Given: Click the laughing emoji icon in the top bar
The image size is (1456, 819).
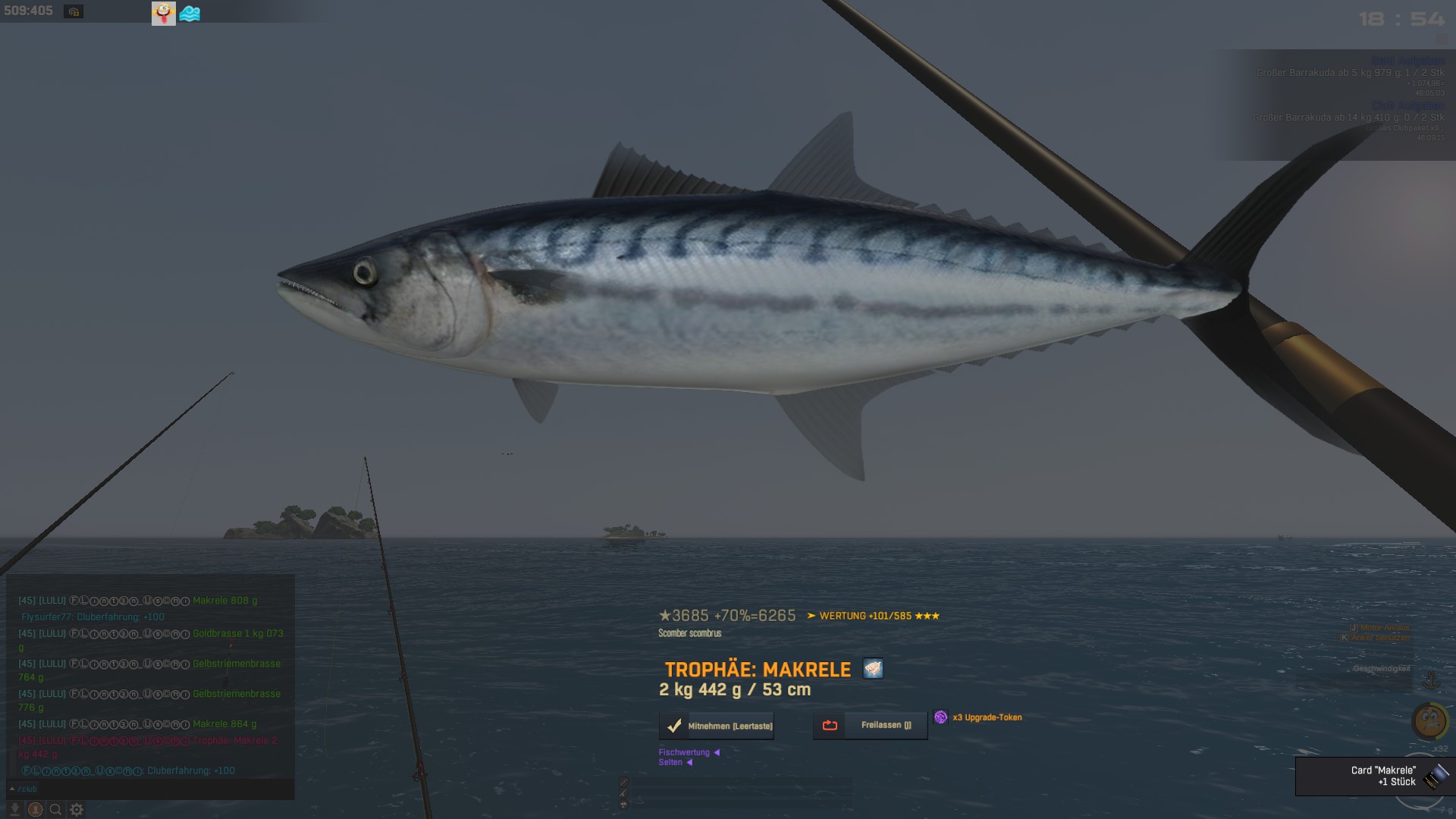Looking at the screenshot, I should point(163,13).
